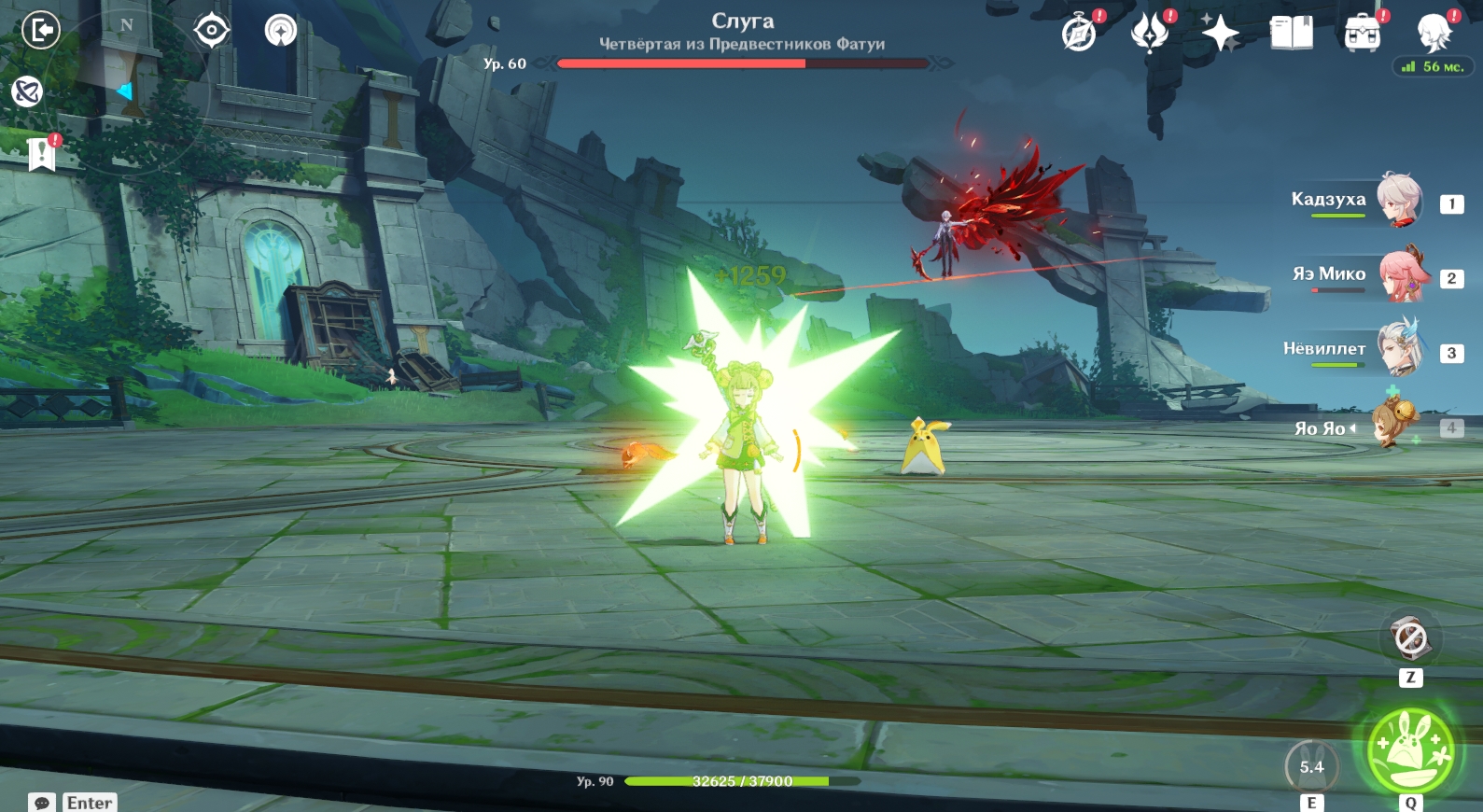Use Yaoyao's elemental skill on cooldown
Image resolution: width=1483 pixels, height=812 pixels.
click(1311, 767)
